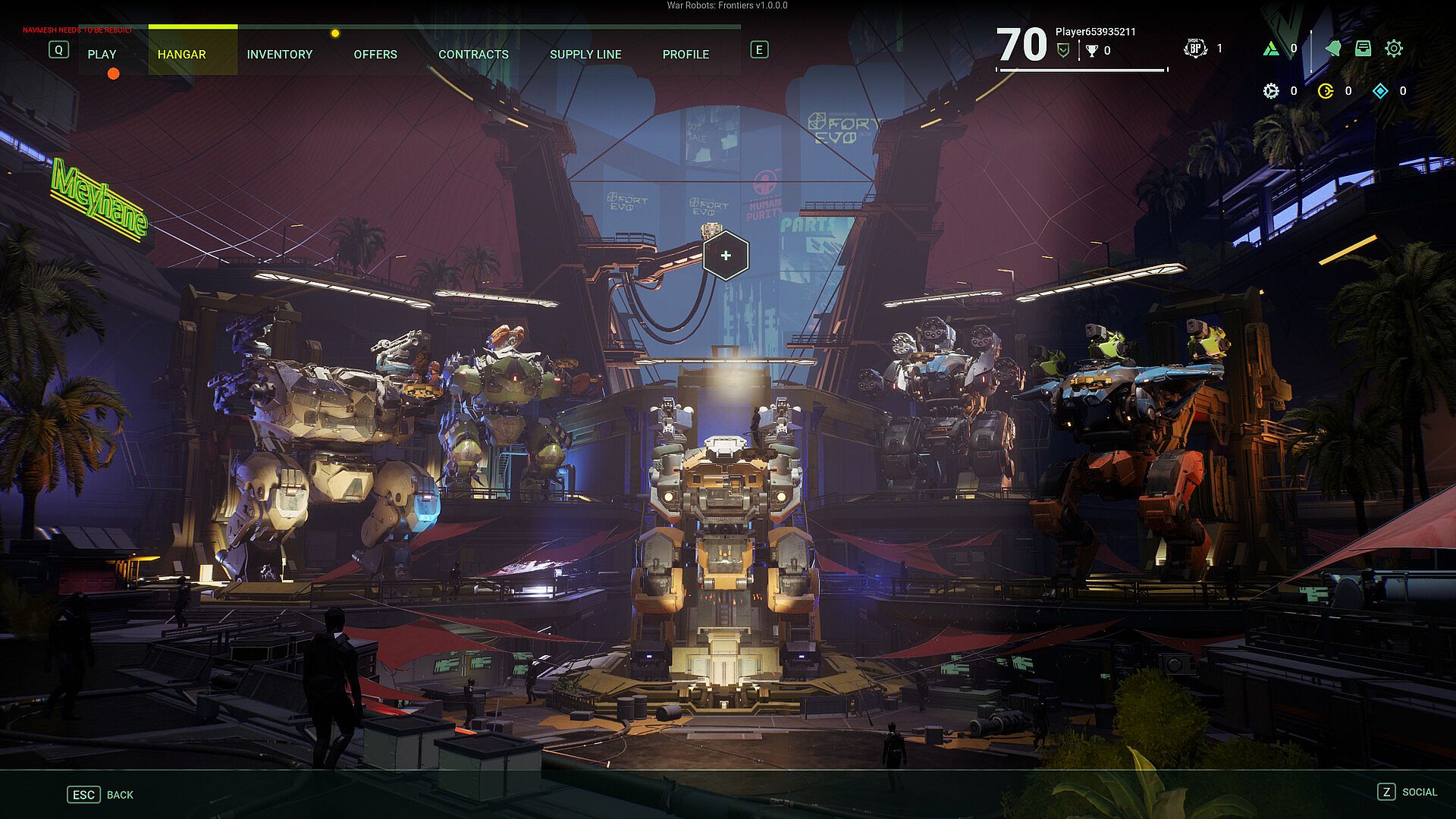1456x819 pixels.
Task: Open player card for Player653935211
Action: tap(1095, 32)
